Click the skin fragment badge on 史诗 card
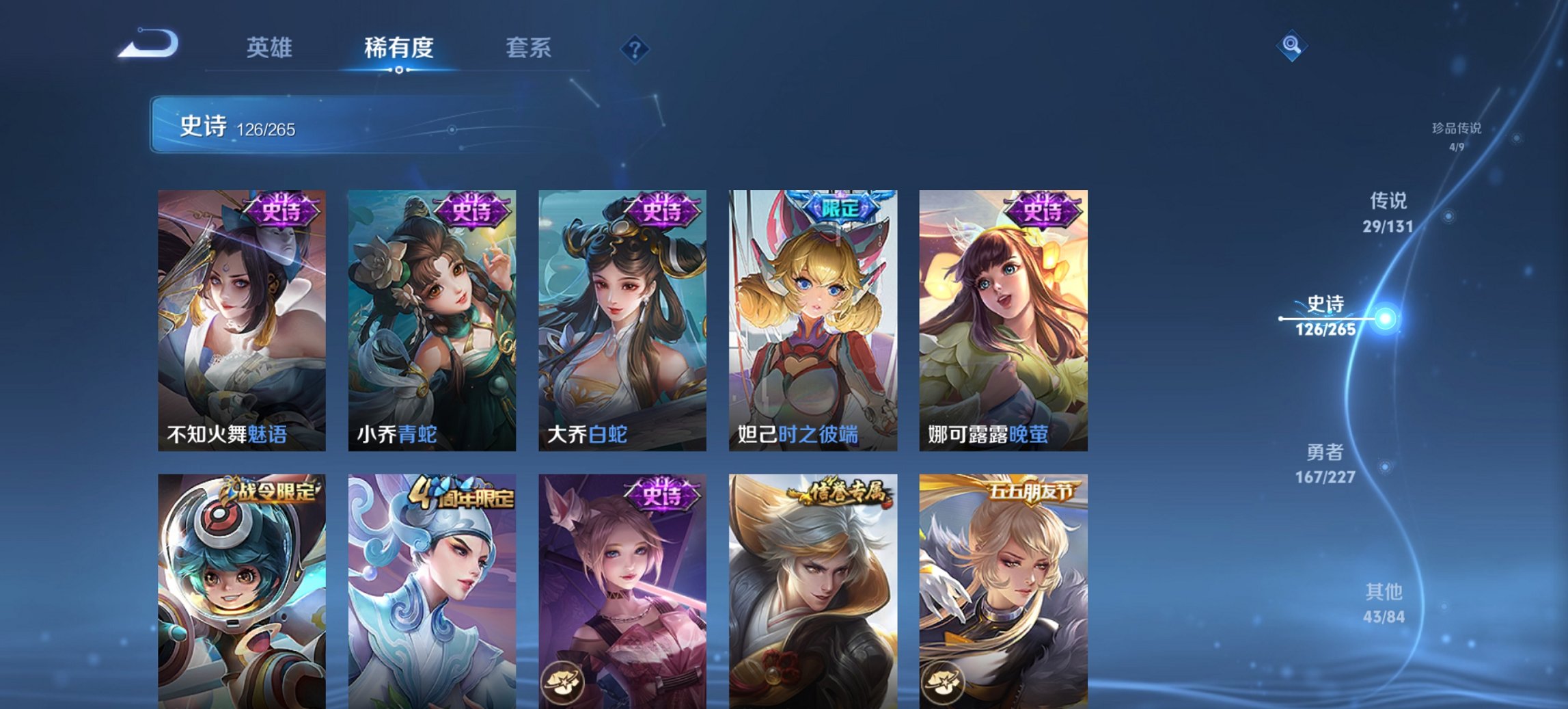Screen dimensions: 1568x709 [563, 683]
